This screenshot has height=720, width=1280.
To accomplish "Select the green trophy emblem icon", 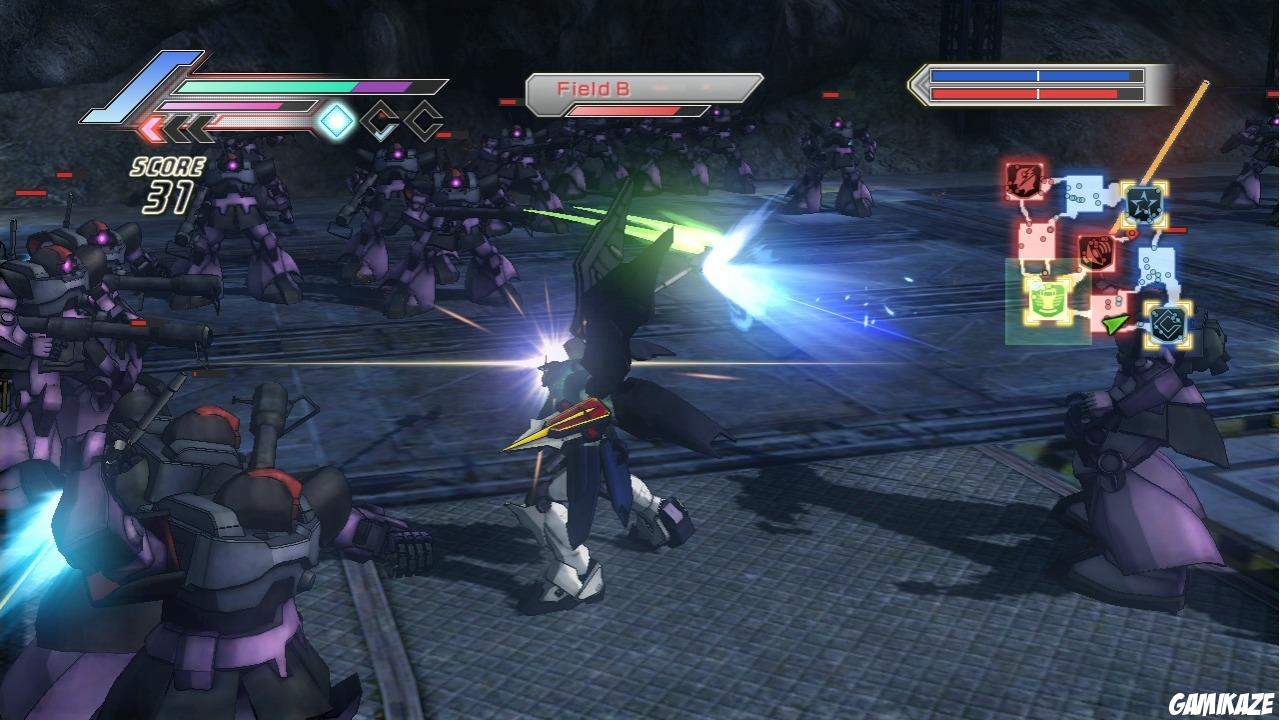I will [1047, 301].
